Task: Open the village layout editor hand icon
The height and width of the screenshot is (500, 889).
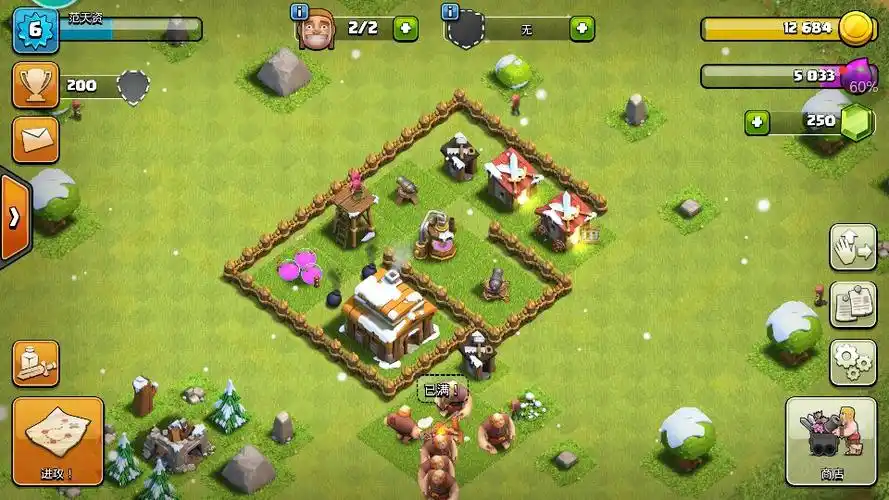Action: click(x=852, y=247)
